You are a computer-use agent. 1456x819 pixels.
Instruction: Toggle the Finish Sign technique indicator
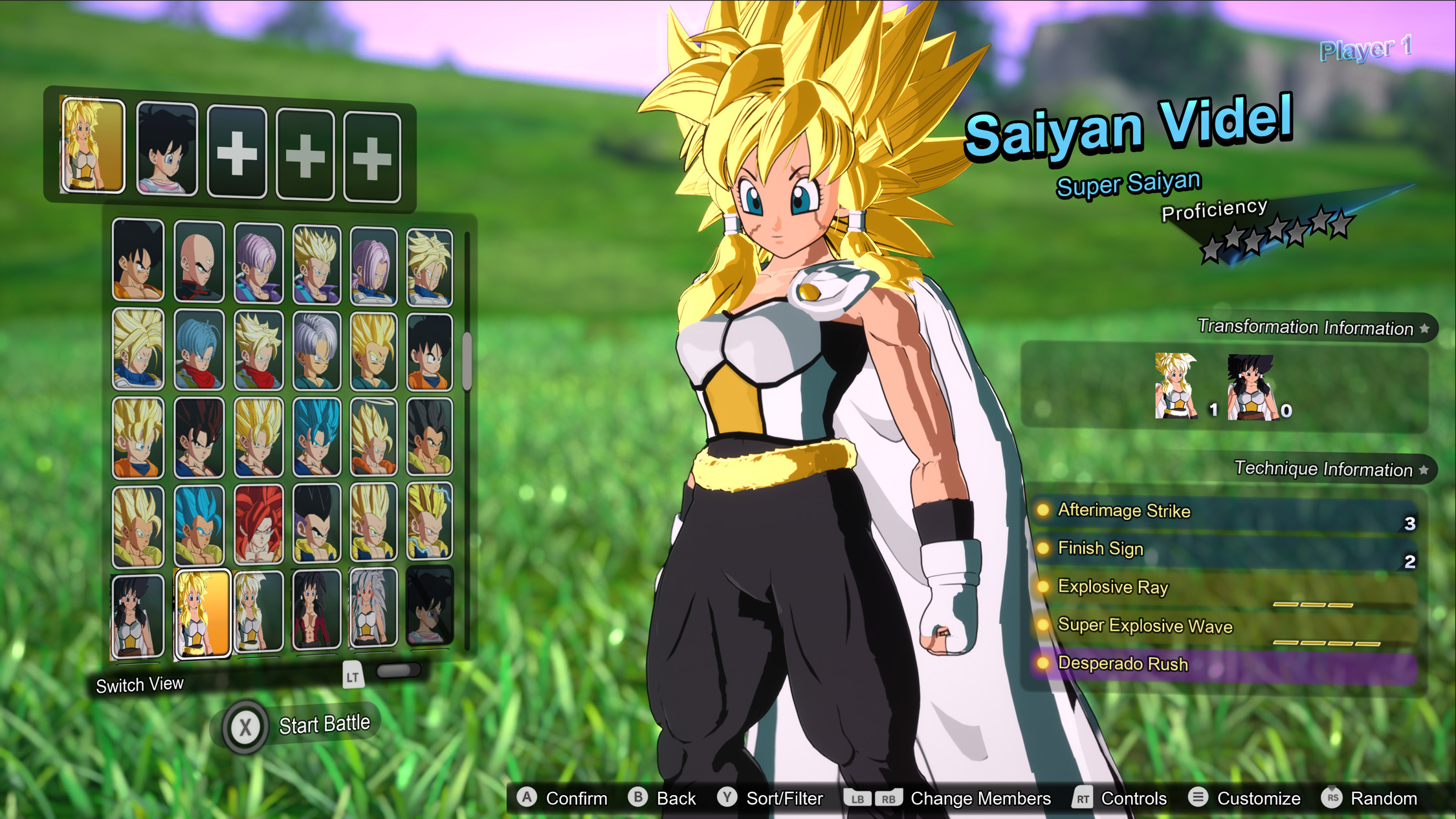tap(1044, 548)
